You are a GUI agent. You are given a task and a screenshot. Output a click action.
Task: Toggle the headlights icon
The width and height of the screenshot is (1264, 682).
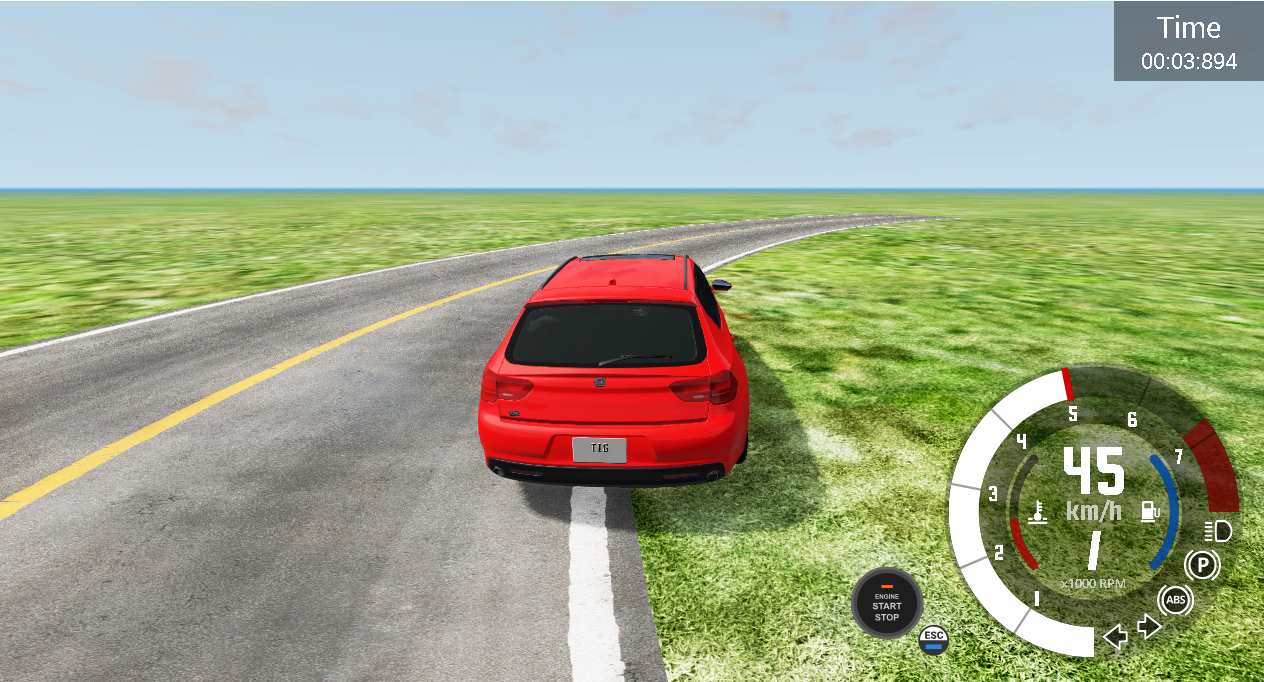coord(1217,531)
